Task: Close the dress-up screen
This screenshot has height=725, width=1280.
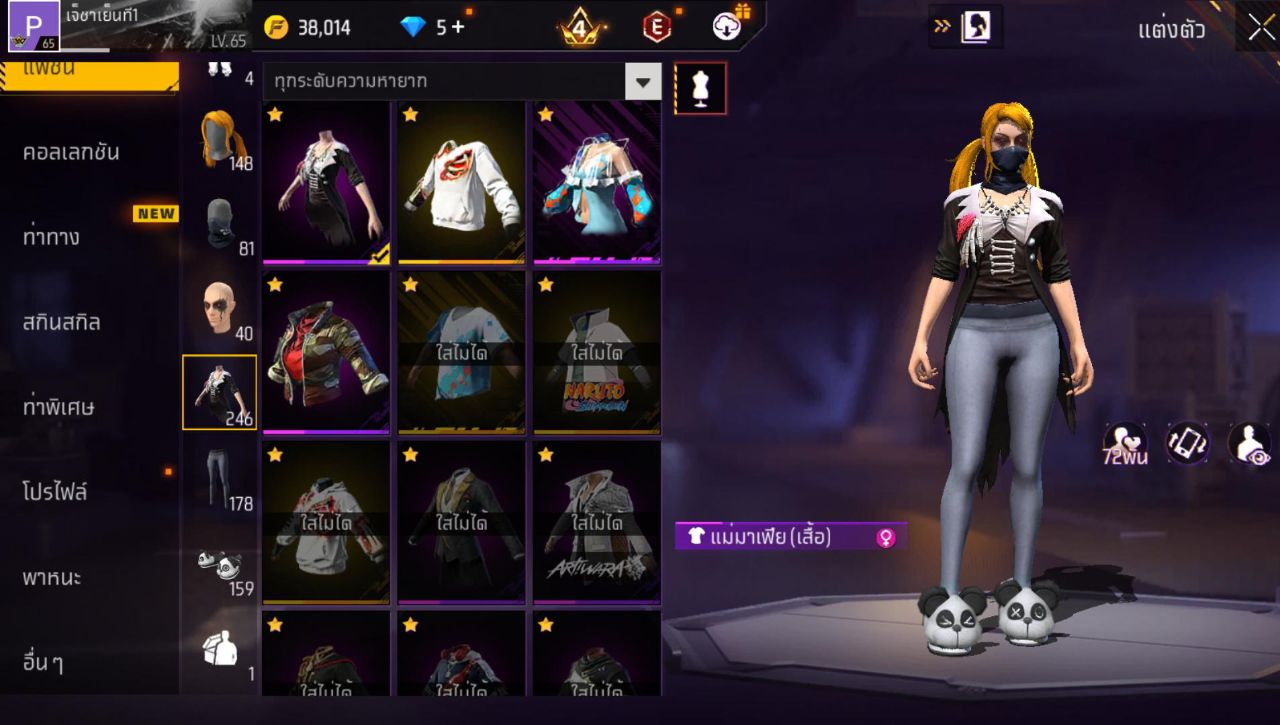Action: click(1259, 28)
